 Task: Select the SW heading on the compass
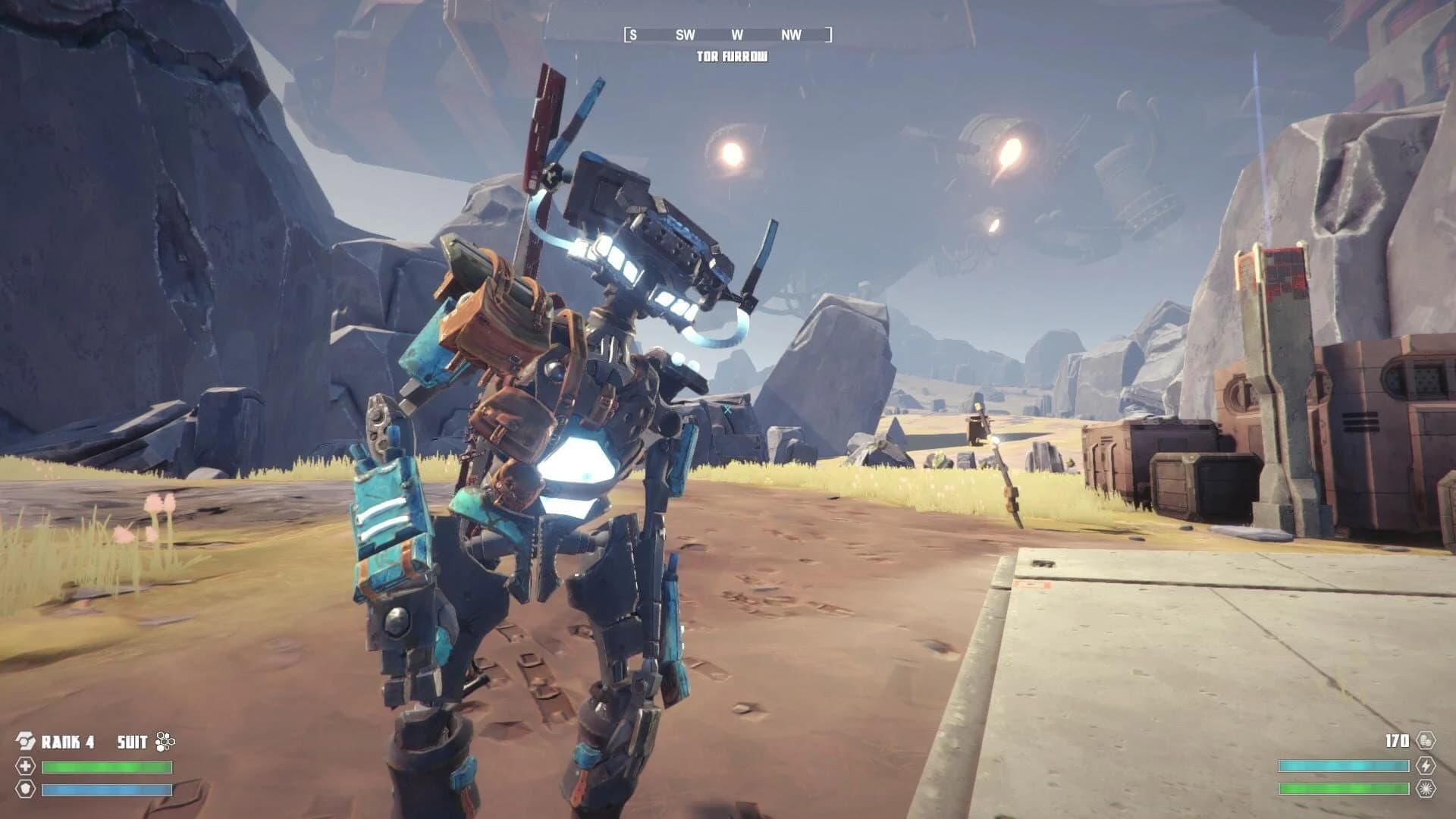coord(685,34)
